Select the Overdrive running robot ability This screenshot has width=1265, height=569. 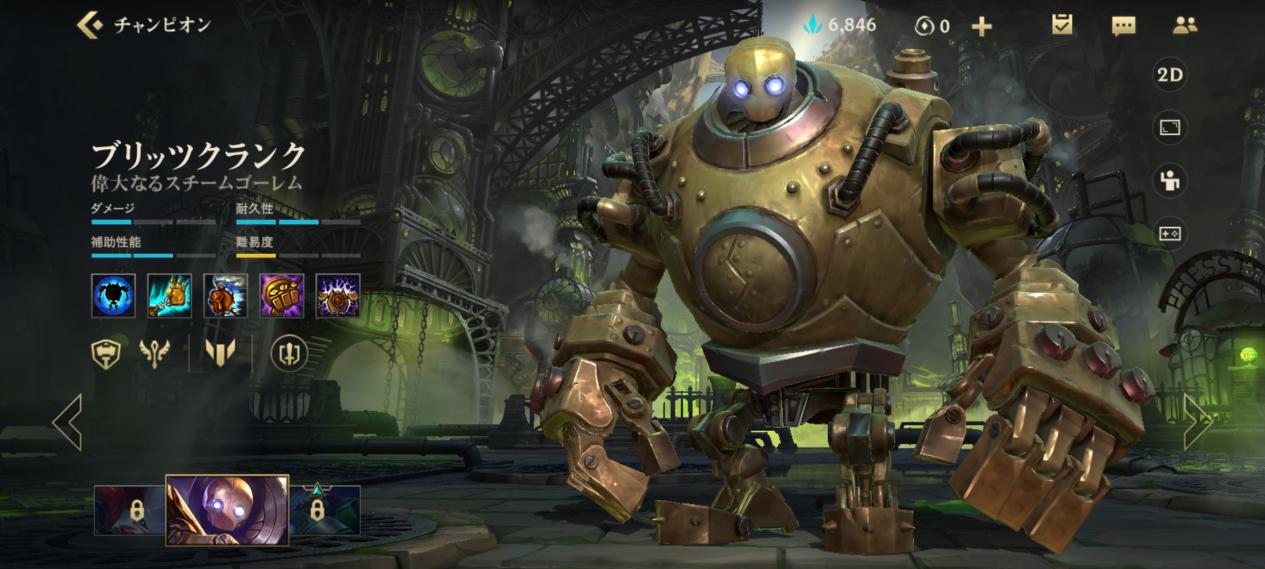tap(225, 295)
